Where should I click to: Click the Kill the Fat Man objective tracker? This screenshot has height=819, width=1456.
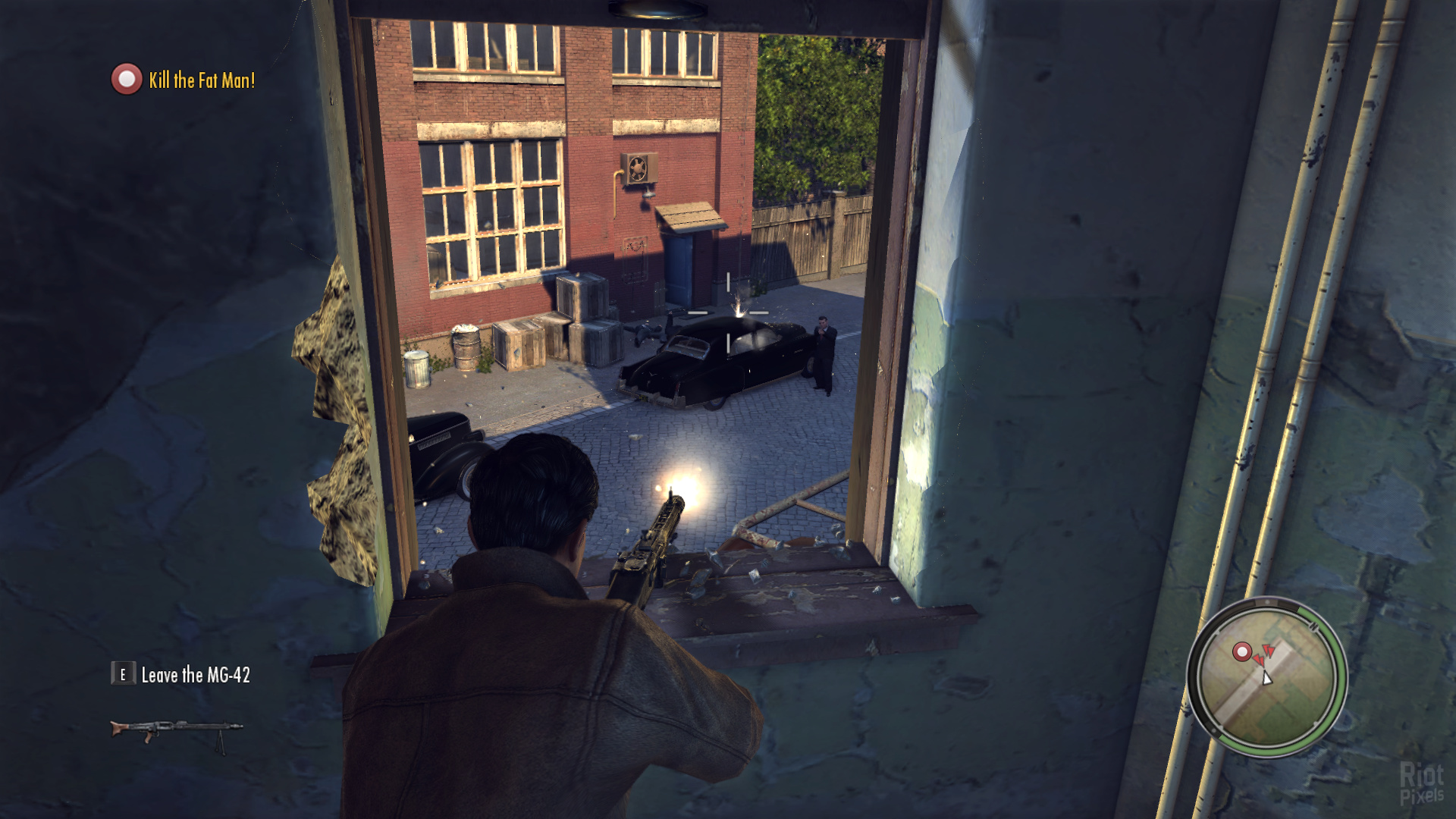click(x=184, y=80)
